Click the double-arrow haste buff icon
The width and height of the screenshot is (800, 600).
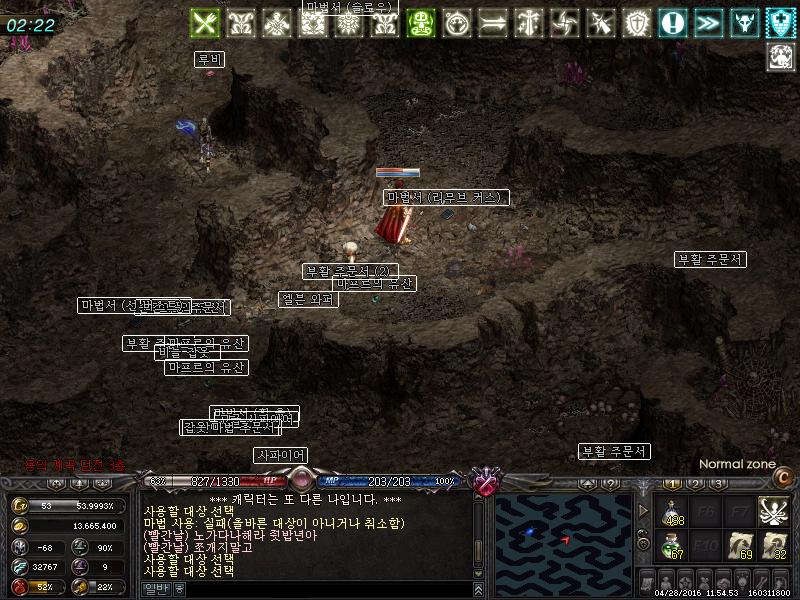(709, 22)
